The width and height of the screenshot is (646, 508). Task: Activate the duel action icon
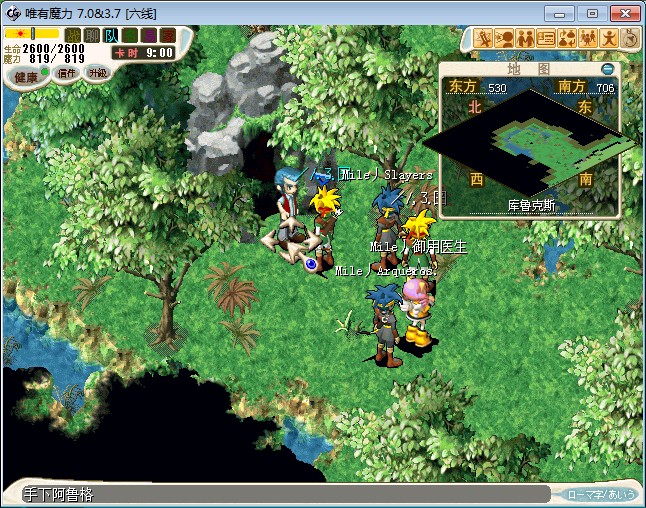[484, 38]
